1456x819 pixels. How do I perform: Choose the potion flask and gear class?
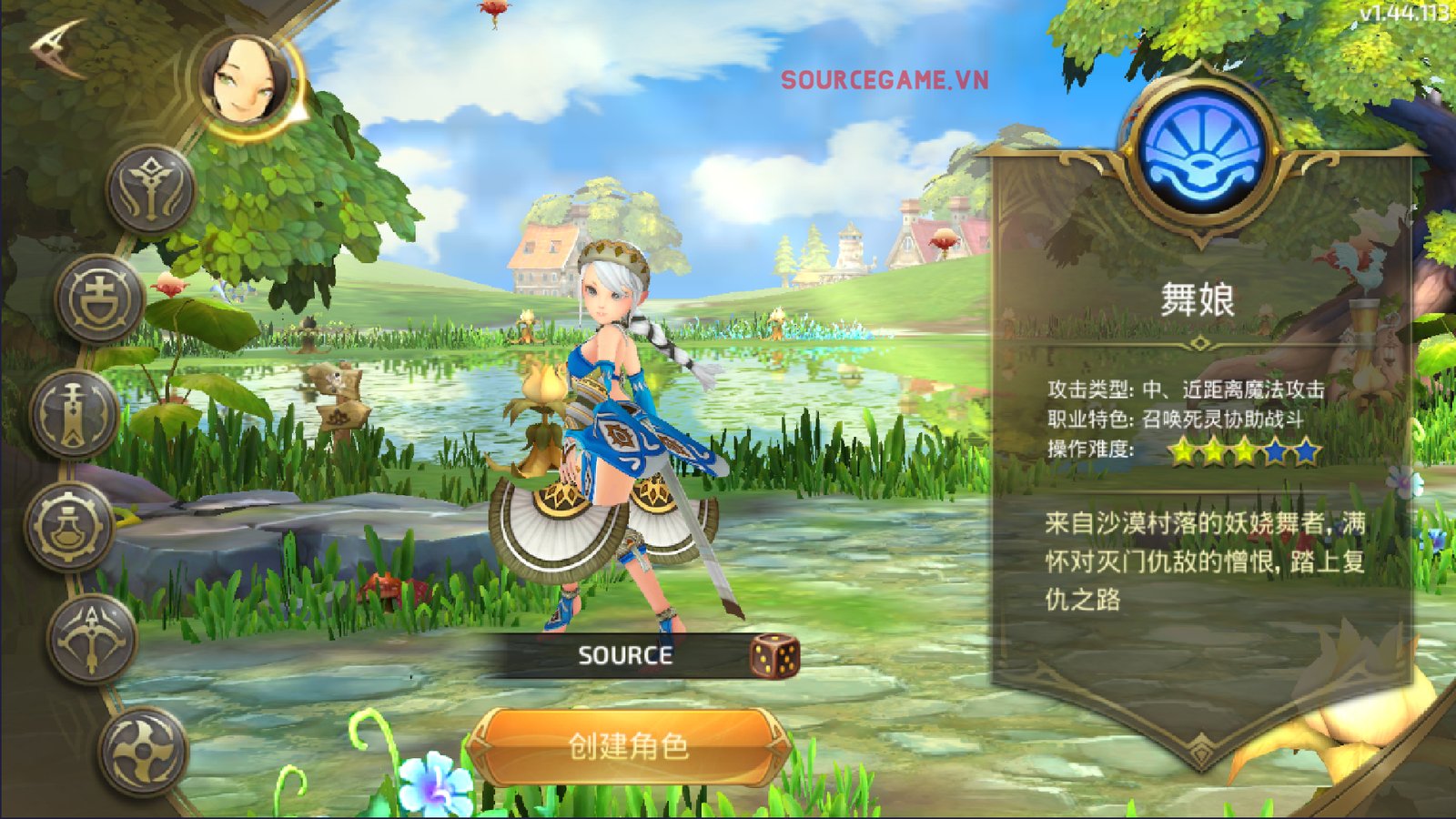(x=69, y=526)
